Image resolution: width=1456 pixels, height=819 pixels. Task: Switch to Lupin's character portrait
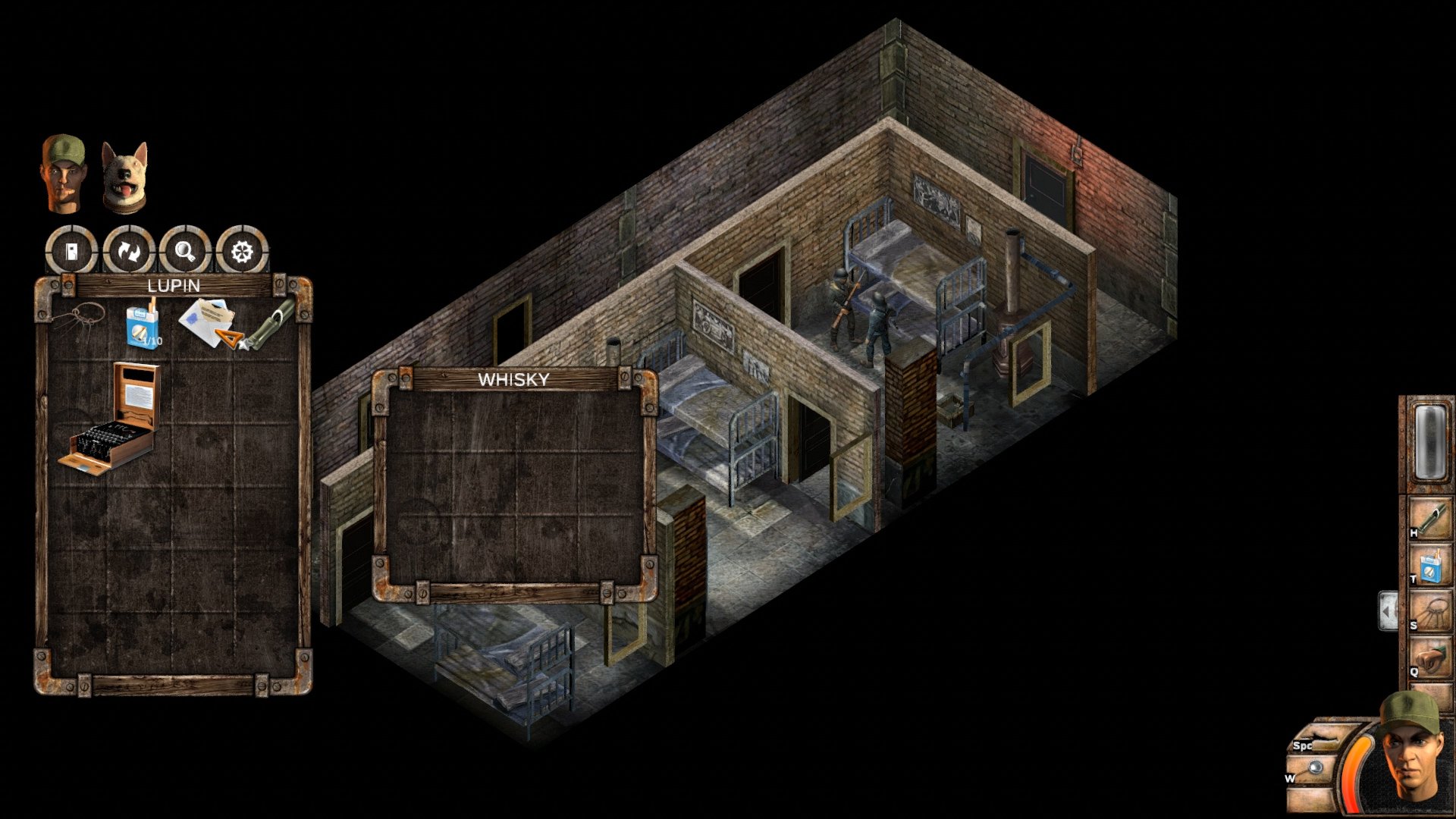63,173
